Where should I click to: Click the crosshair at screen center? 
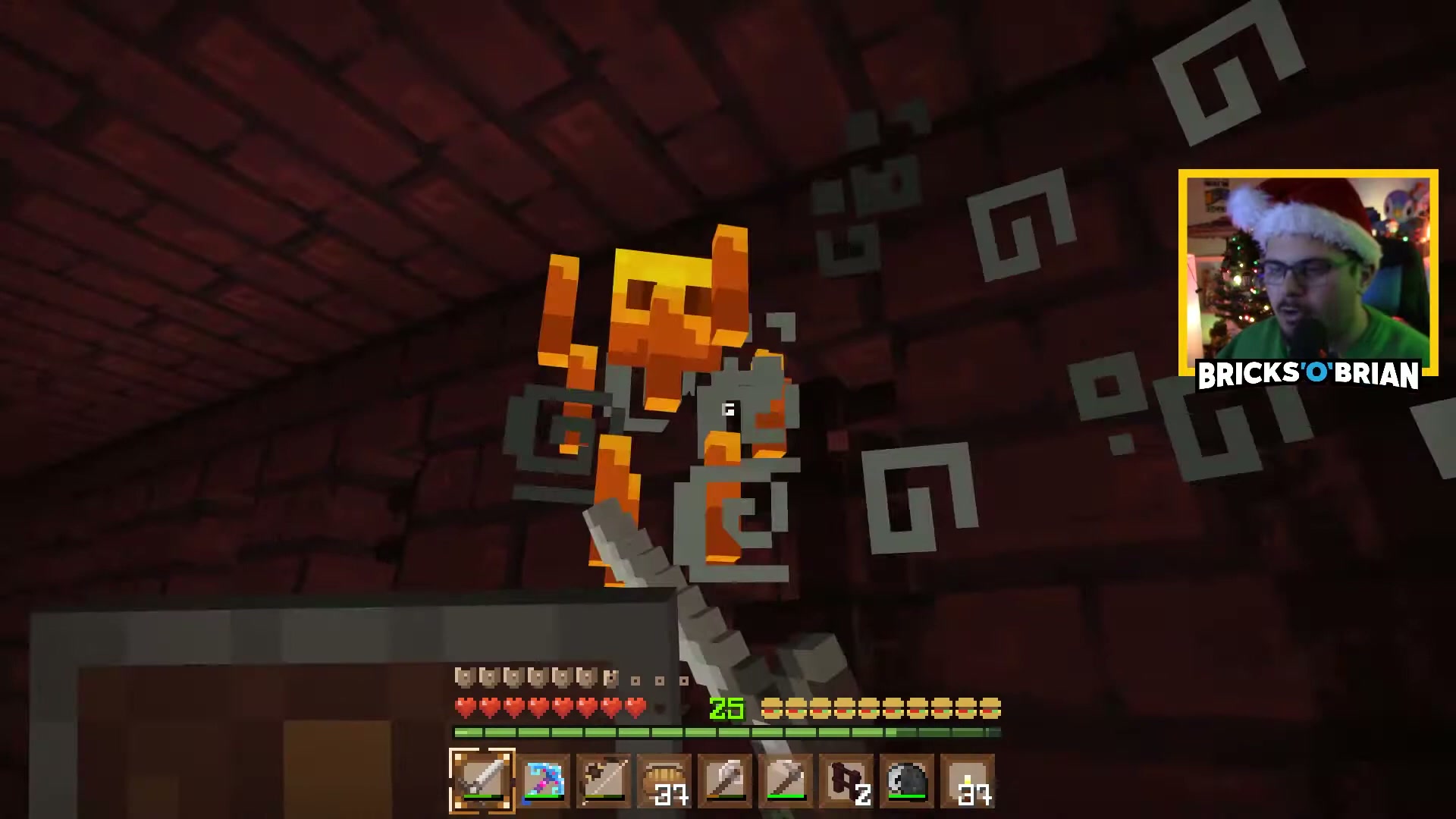pyautogui.click(x=728, y=409)
